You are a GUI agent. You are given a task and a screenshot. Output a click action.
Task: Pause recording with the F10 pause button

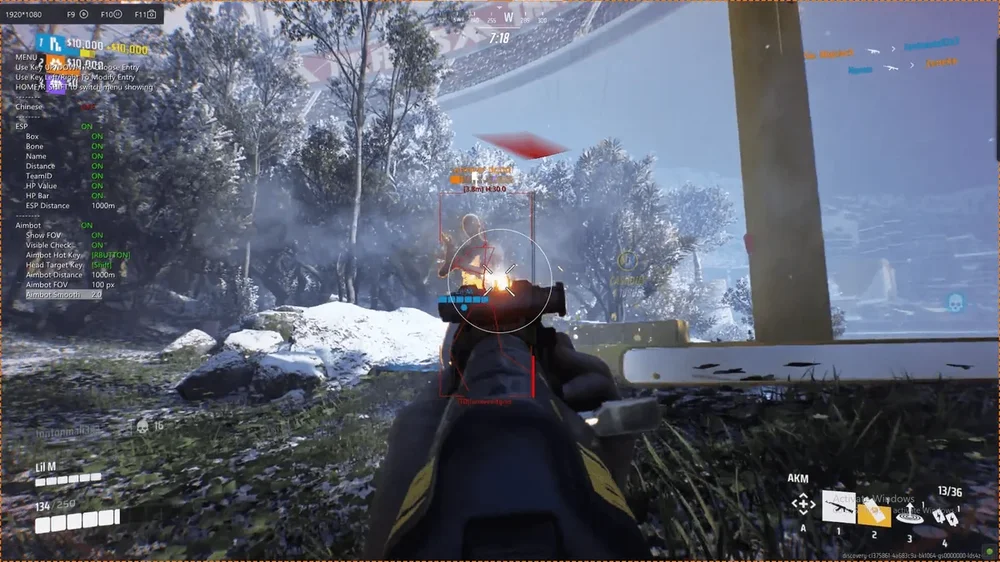(x=118, y=15)
